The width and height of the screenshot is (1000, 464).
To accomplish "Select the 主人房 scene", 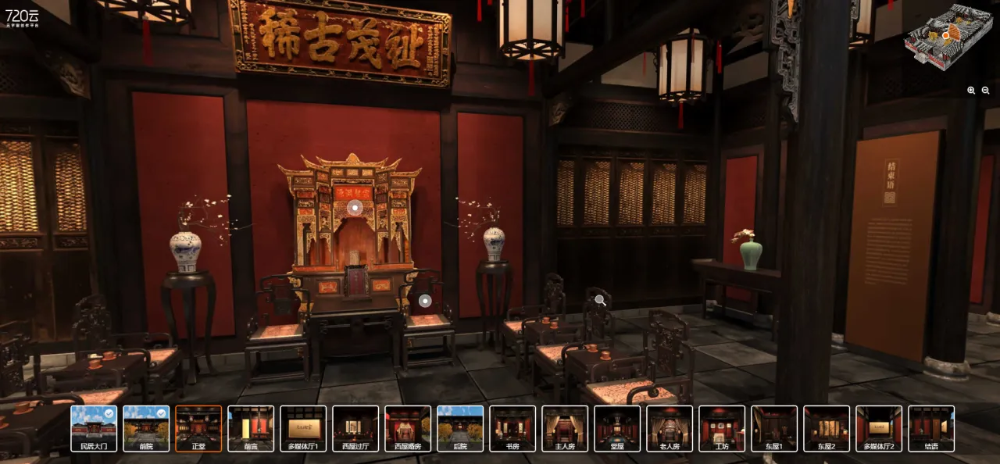I will [x=565, y=428].
